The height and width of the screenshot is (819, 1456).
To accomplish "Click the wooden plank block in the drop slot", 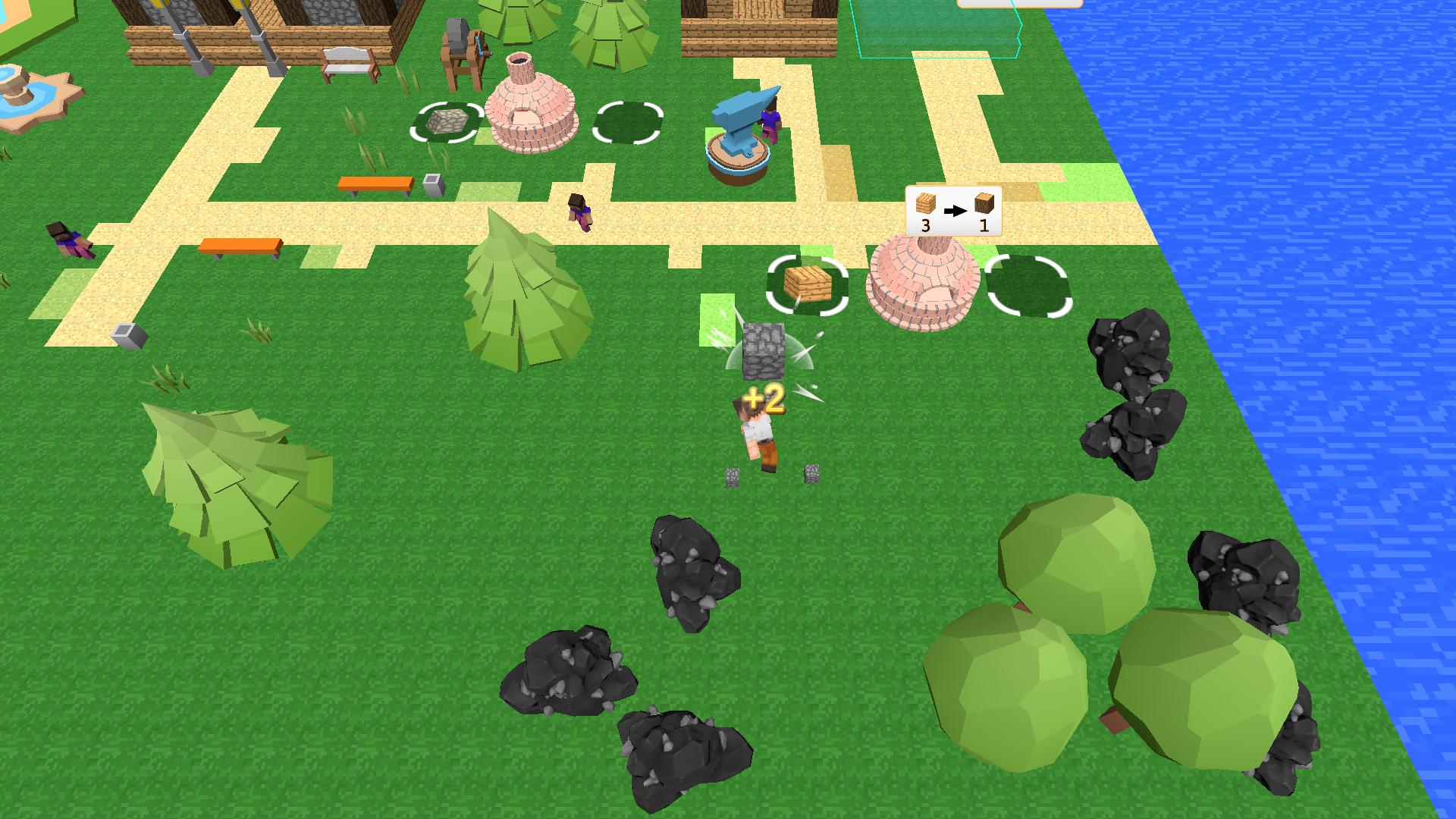I will (807, 284).
